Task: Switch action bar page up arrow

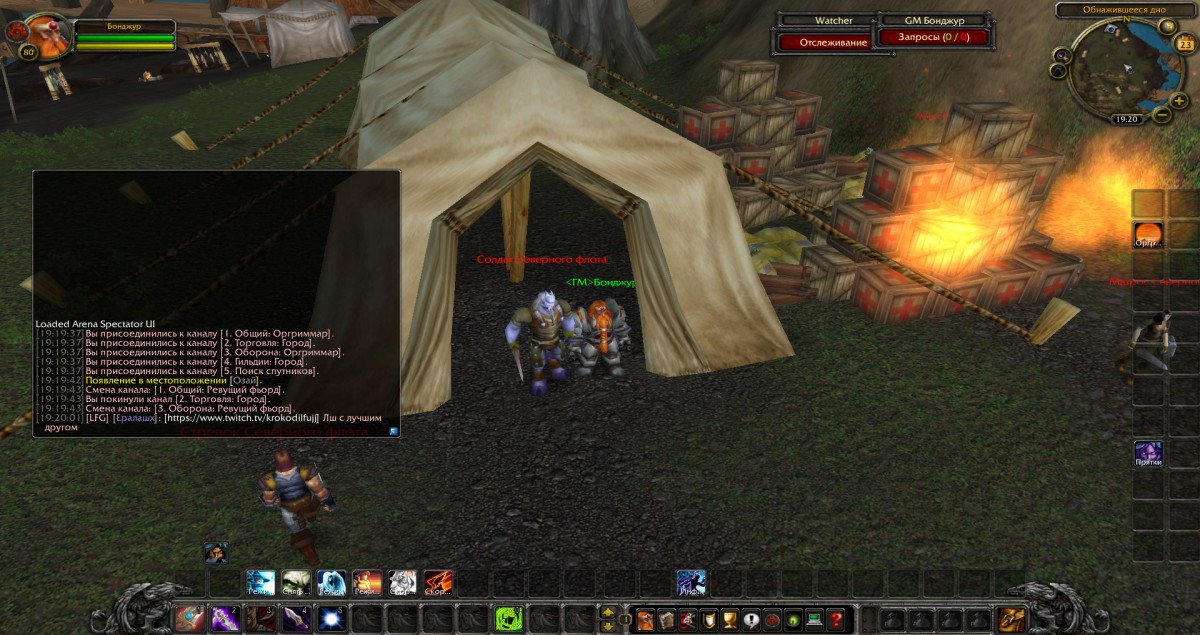Action: [x=607, y=612]
